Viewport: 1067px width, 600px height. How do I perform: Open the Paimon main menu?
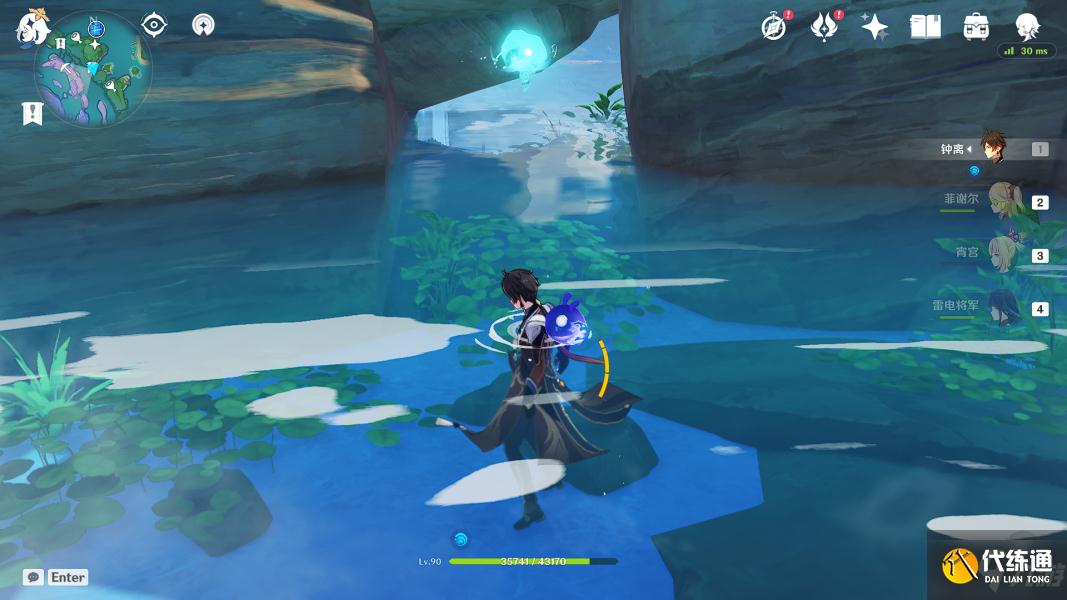pos(32,26)
